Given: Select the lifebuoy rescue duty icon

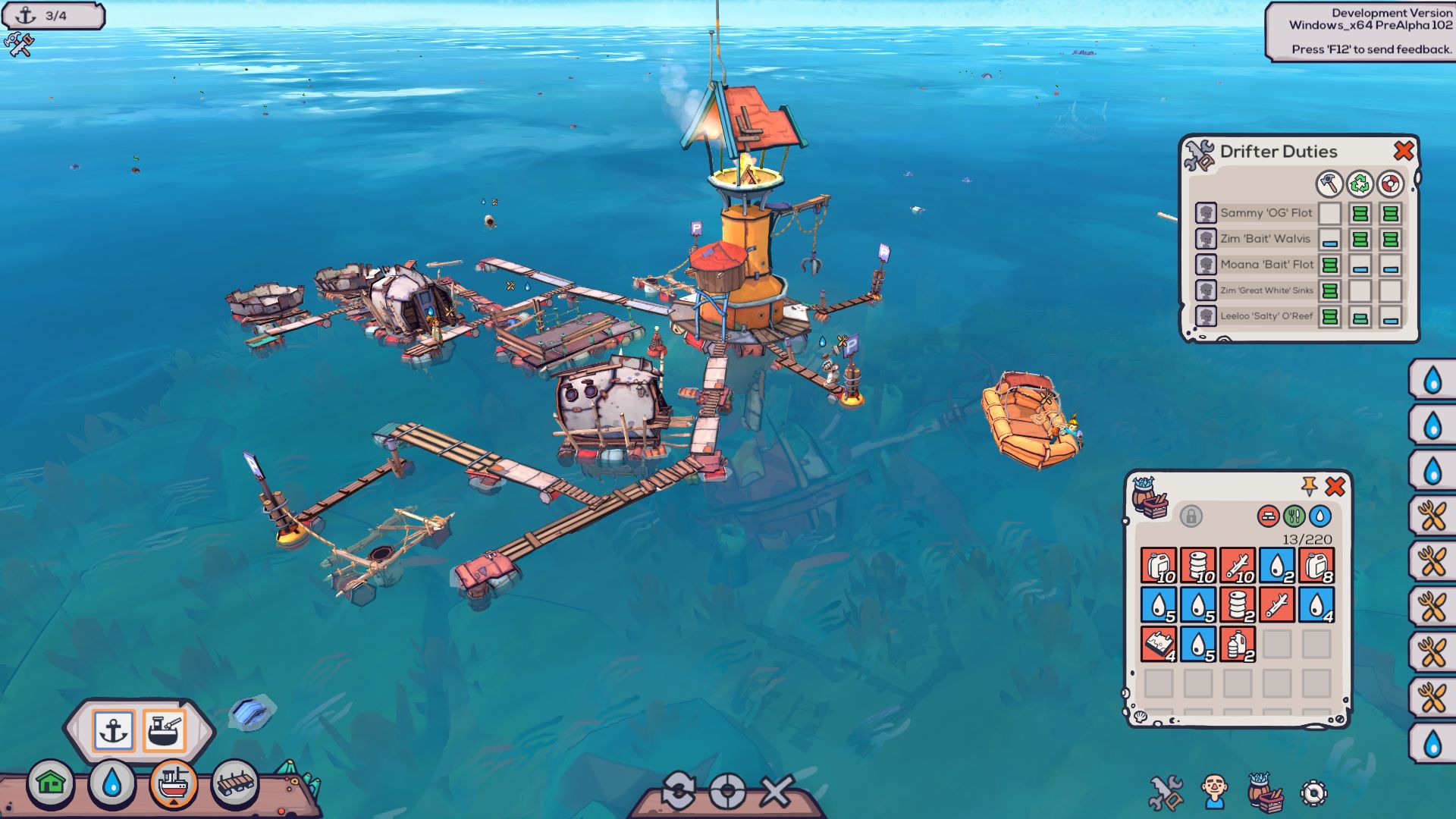Looking at the screenshot, I should (x=1390, y=184).
